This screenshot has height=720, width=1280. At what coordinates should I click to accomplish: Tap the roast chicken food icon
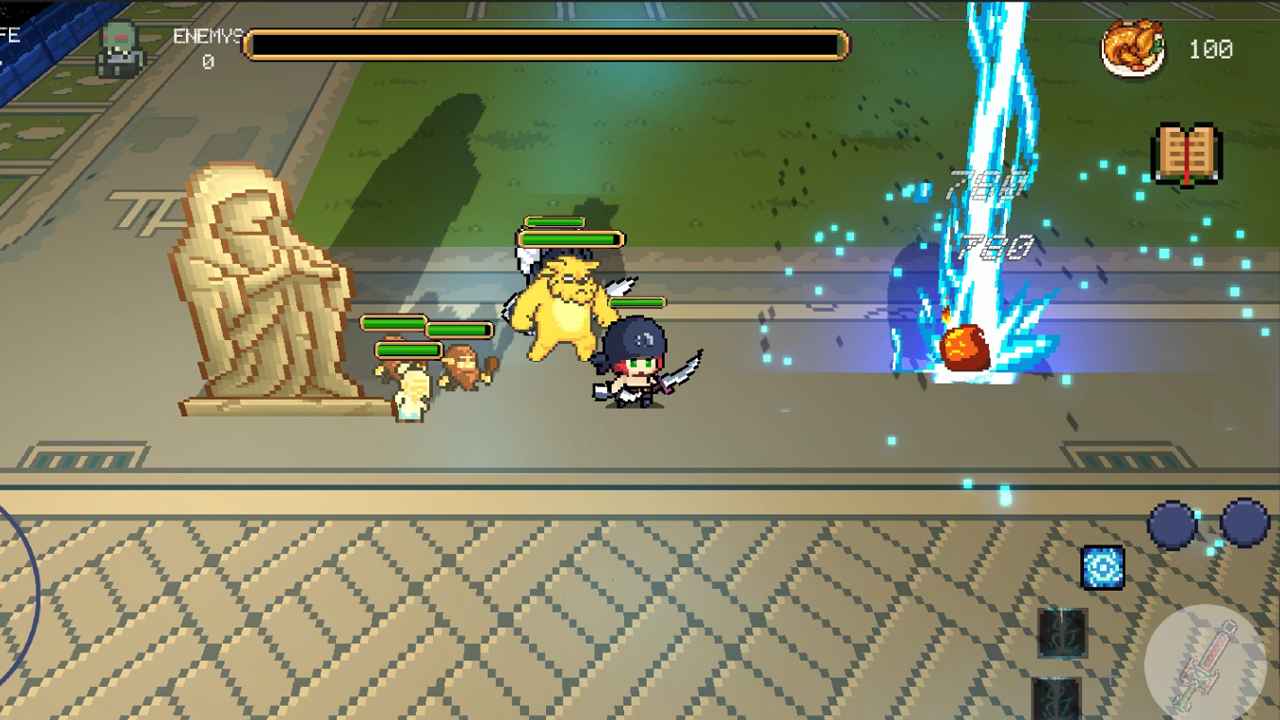1135,48
